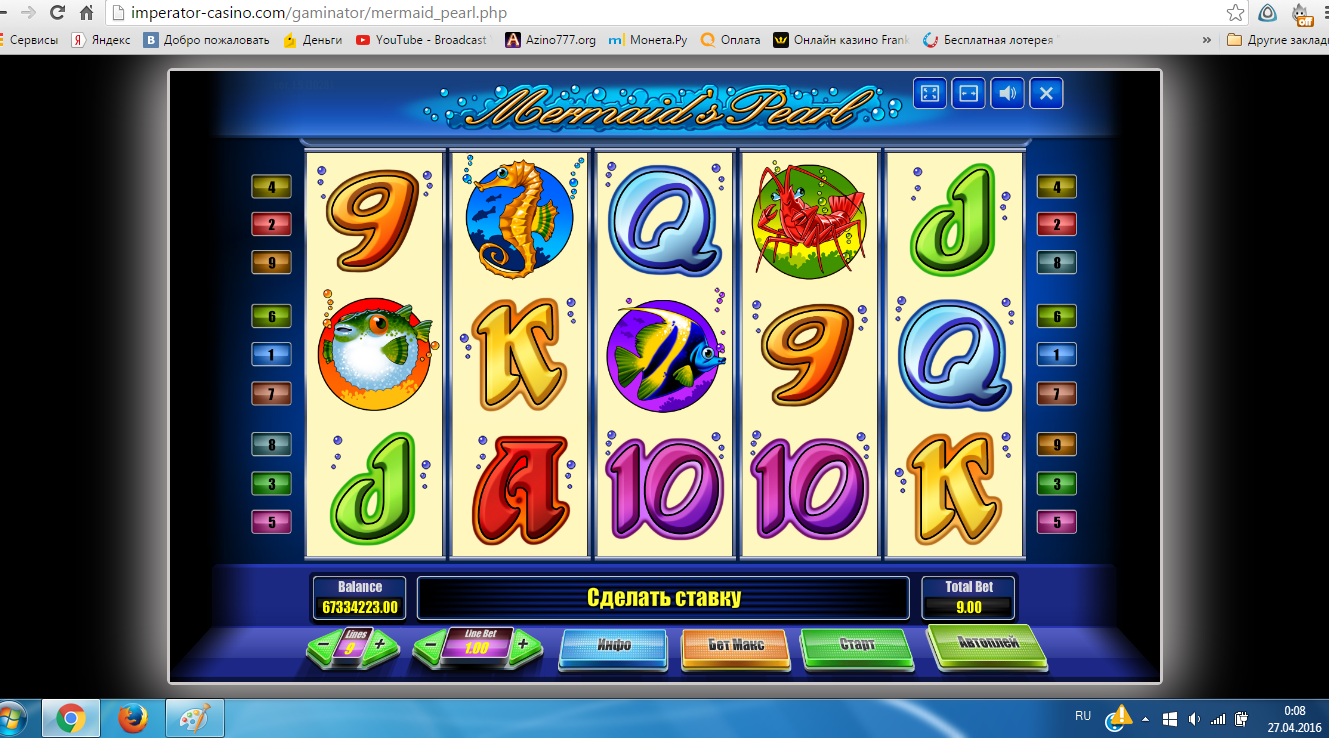Spin the reels with Старт
The height and width of the screenshot is (738, 1329).
[x=857, y=646]
